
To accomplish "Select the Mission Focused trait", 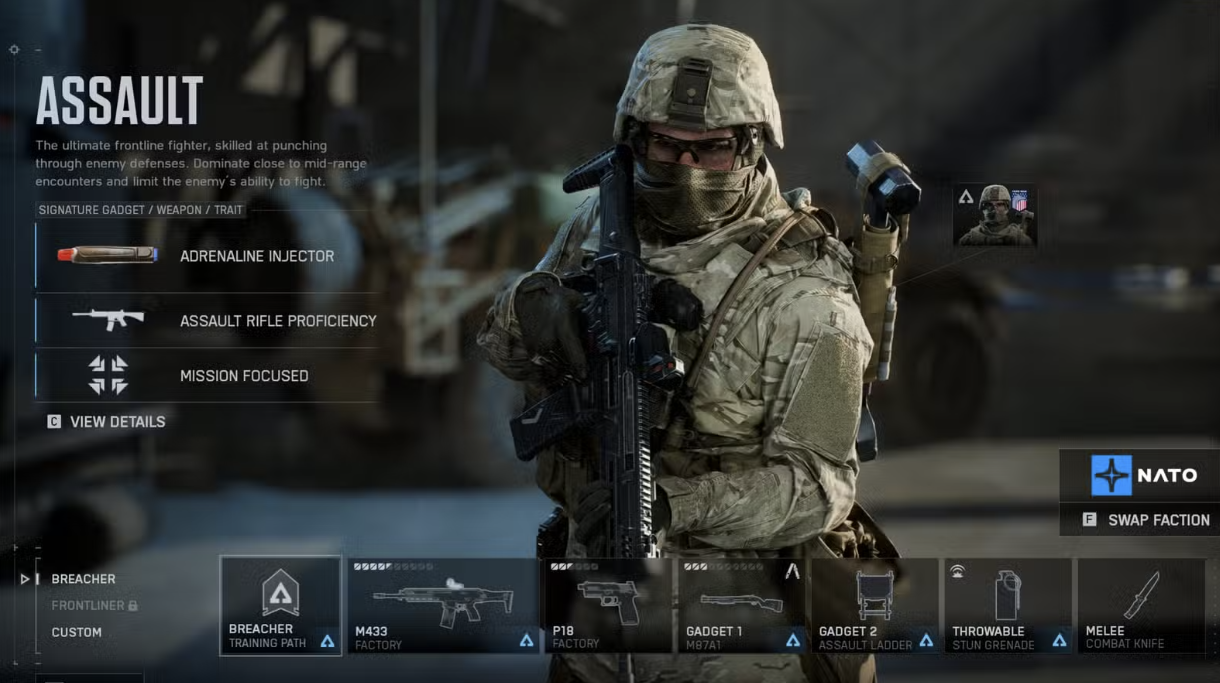I will (207, 376).
